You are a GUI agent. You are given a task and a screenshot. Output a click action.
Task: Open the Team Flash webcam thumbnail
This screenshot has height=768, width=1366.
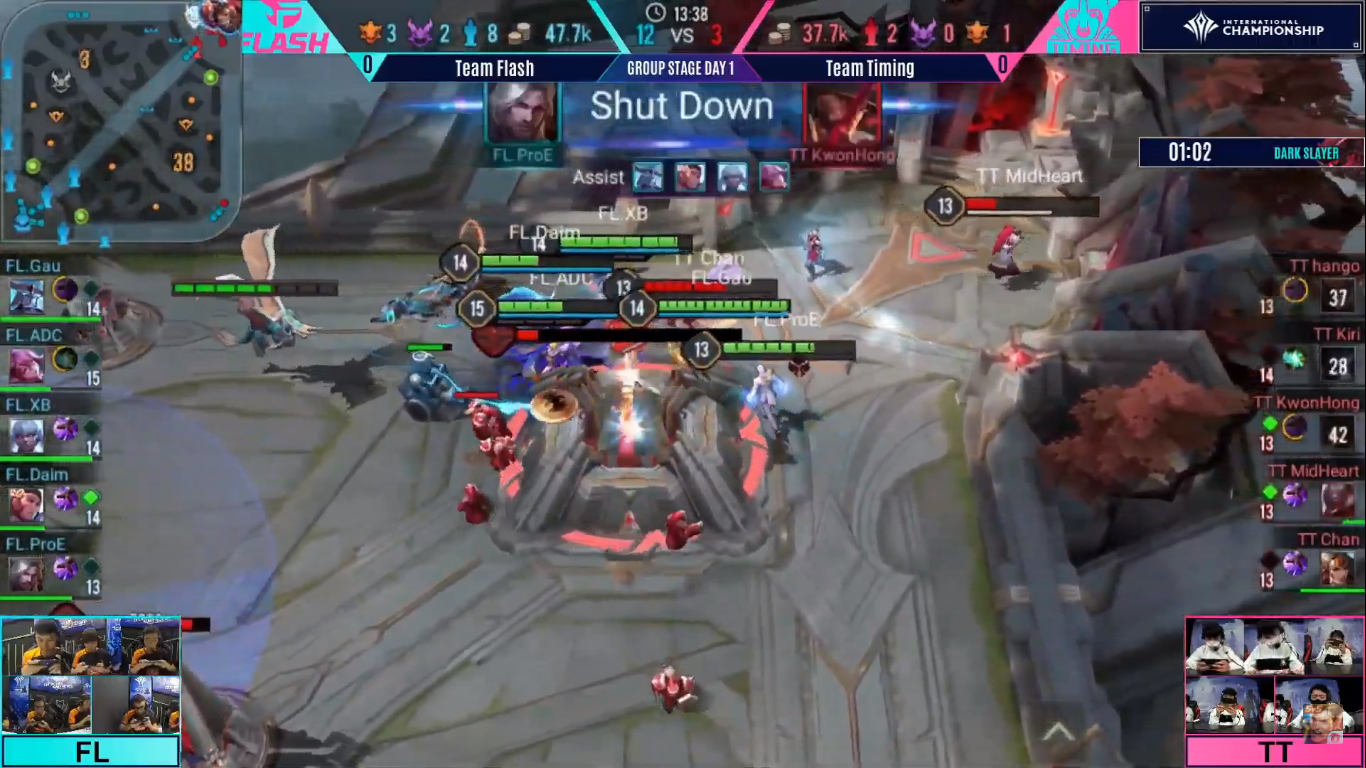[90, 675]
